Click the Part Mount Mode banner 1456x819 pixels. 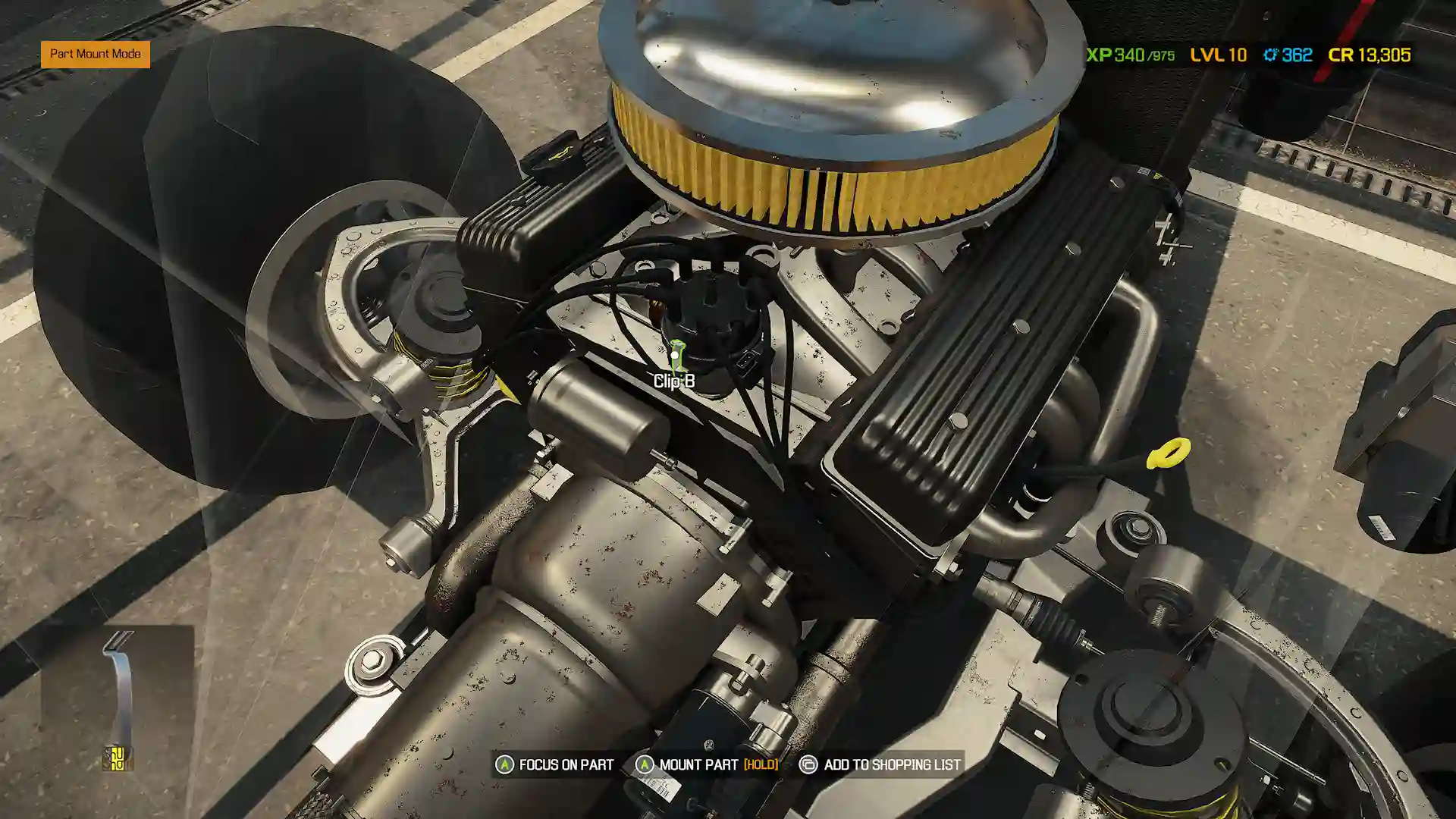(95, 54)
